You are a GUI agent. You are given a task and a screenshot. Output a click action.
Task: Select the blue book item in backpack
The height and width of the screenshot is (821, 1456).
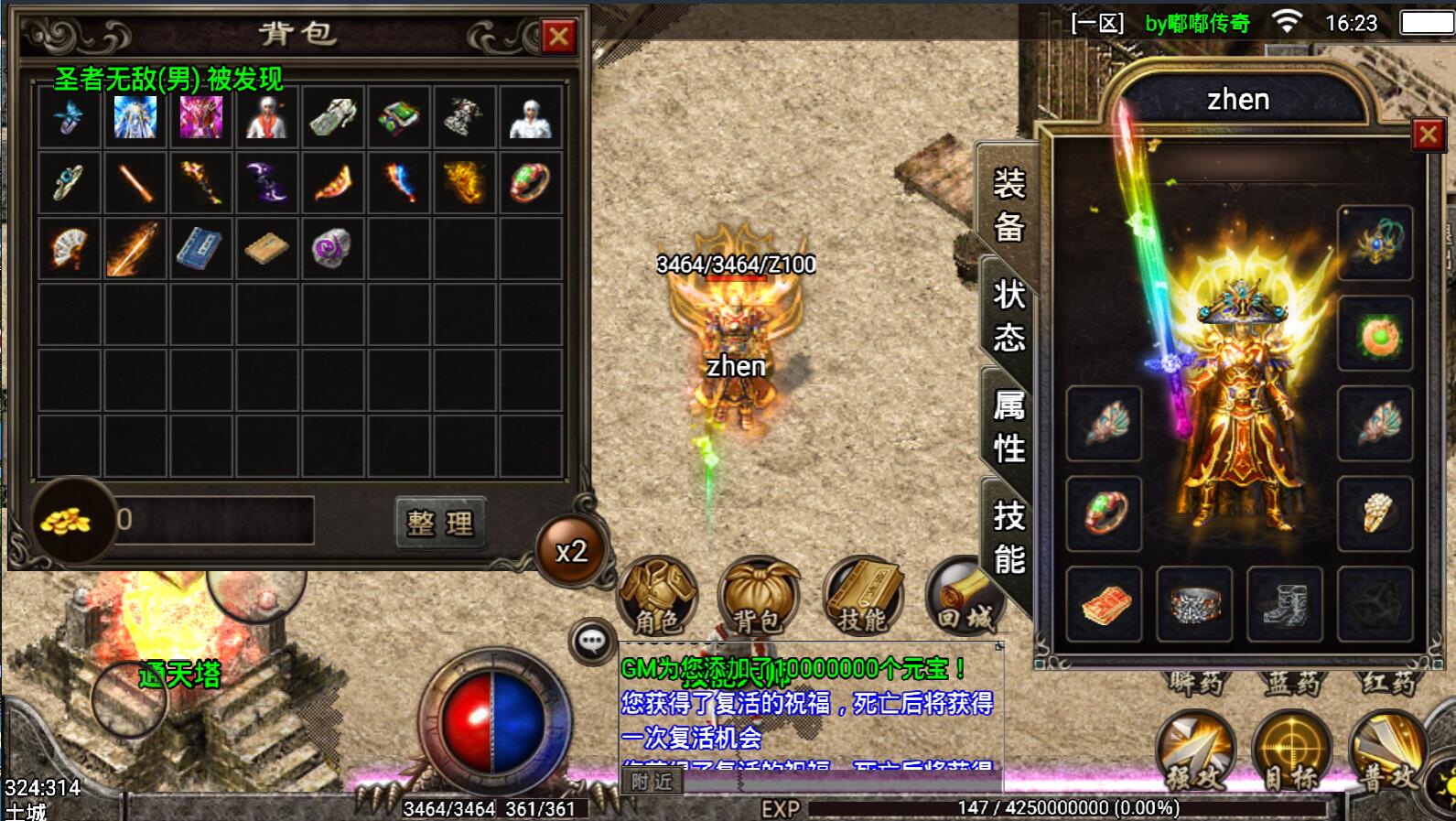[200, 248]
